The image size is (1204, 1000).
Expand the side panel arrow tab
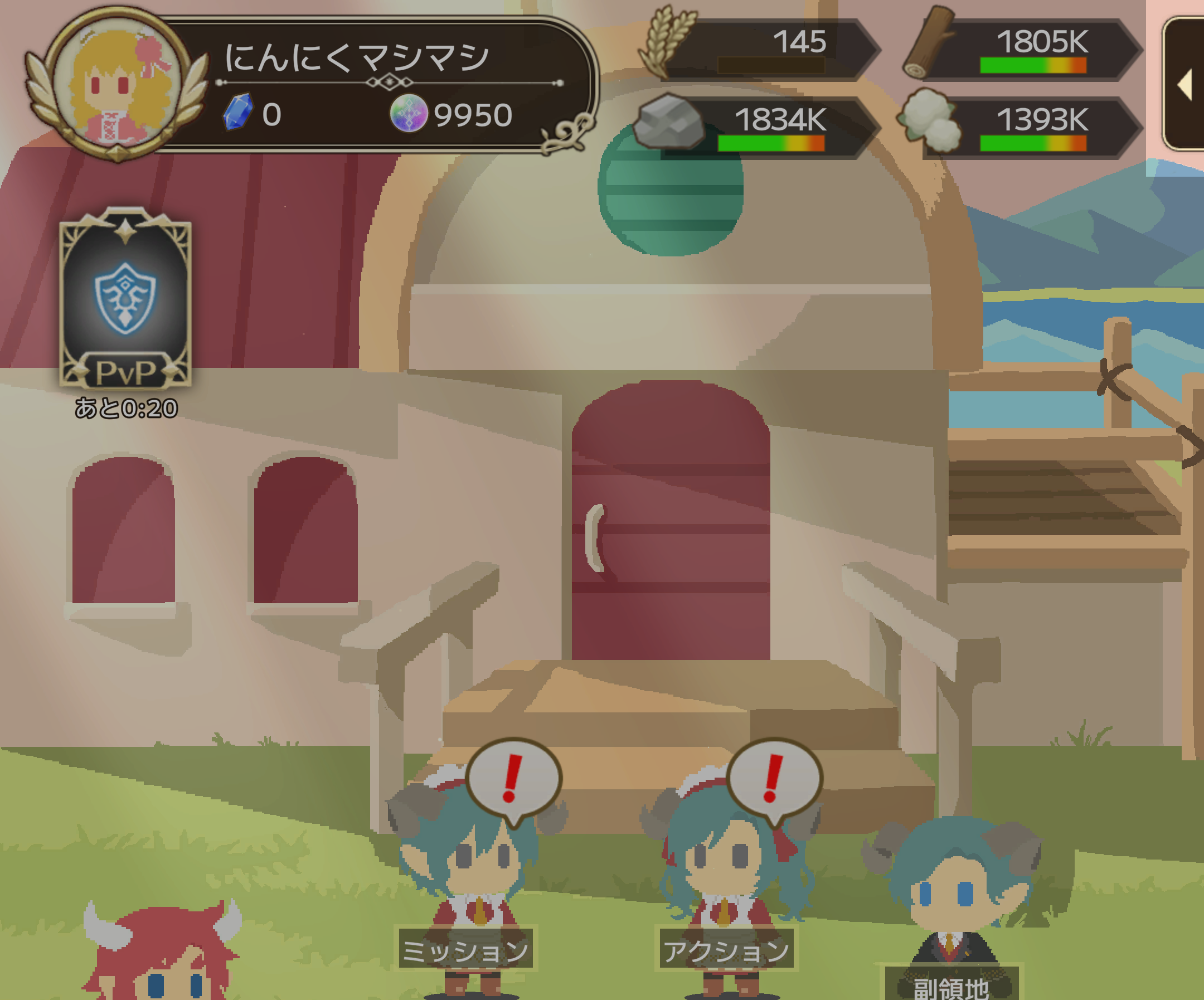click(x=1184, y=84)
